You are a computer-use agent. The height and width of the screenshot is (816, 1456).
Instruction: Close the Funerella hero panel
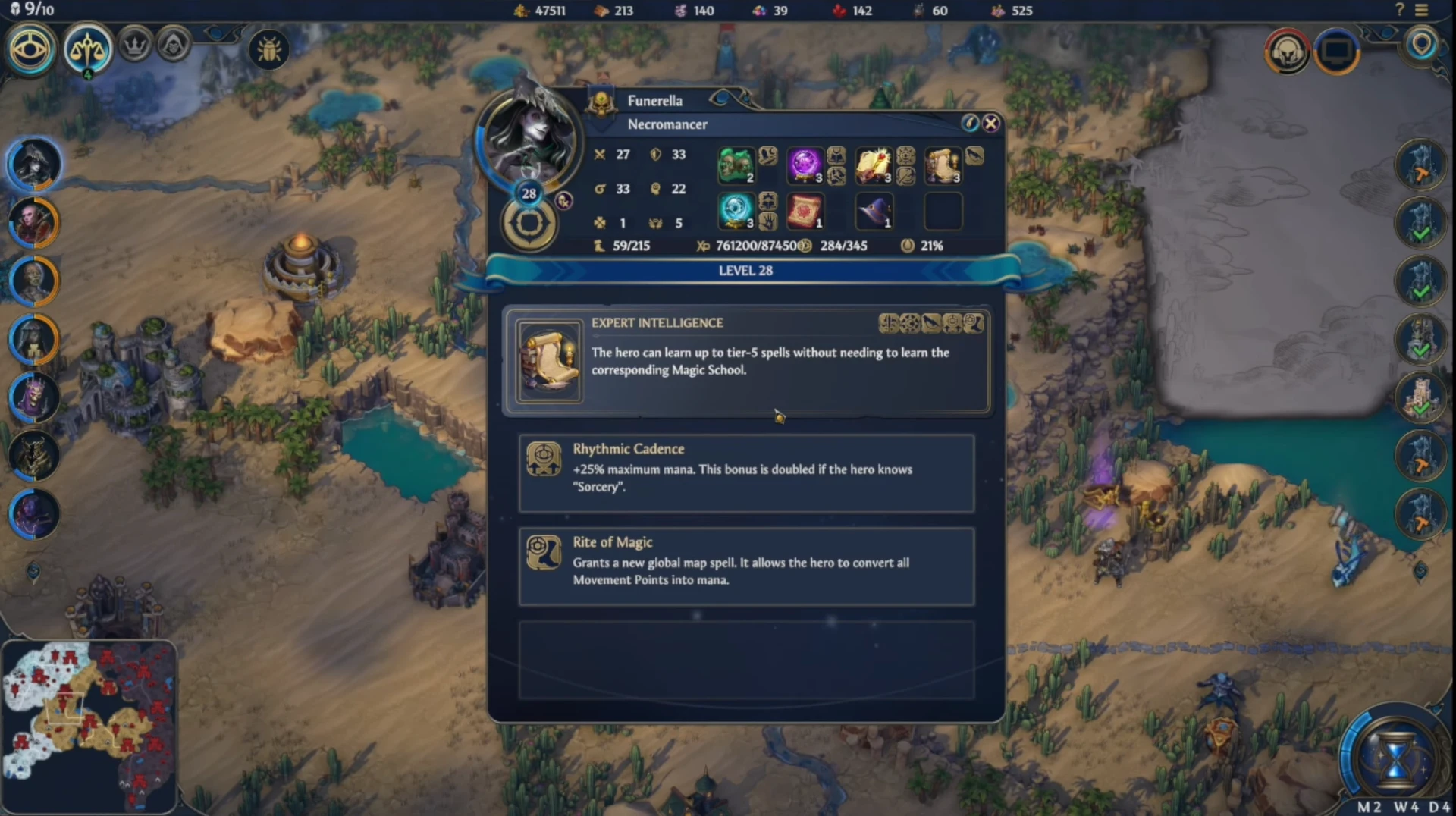(x=990, y=123)
